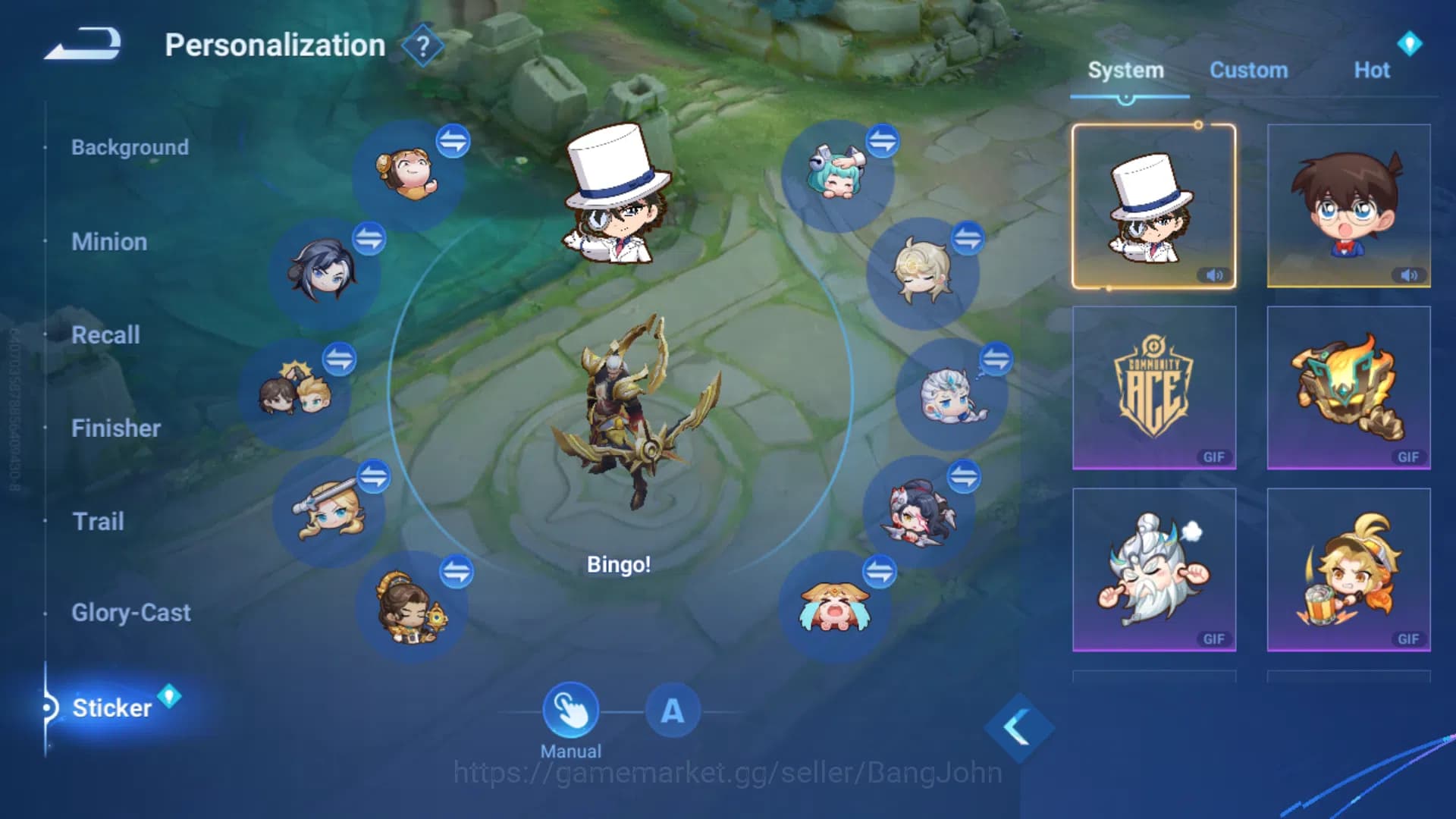
Task: Show the Glory-Cast category
Action: click(131, 613)
